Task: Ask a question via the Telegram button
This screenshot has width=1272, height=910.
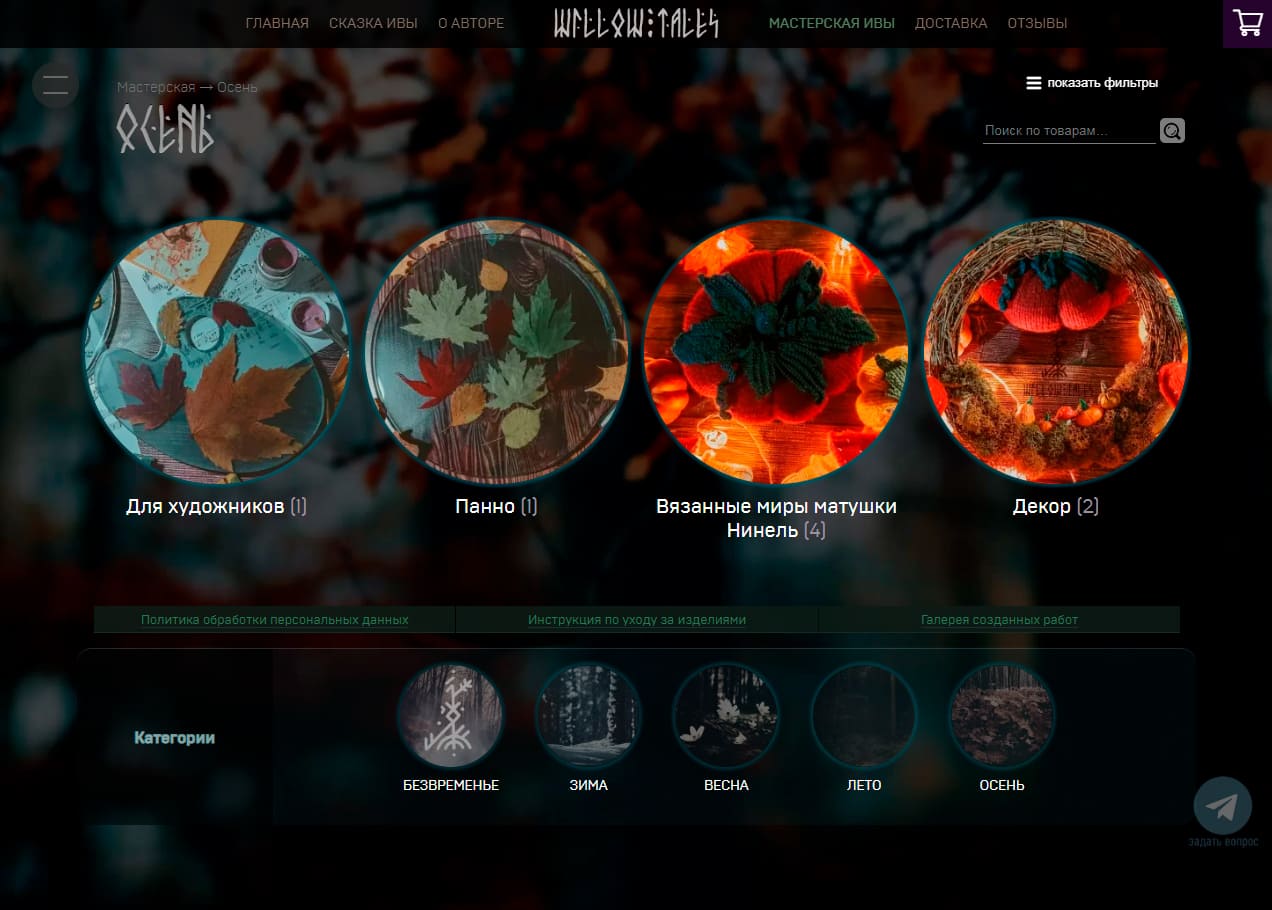Action: [x=1222, y=806]
